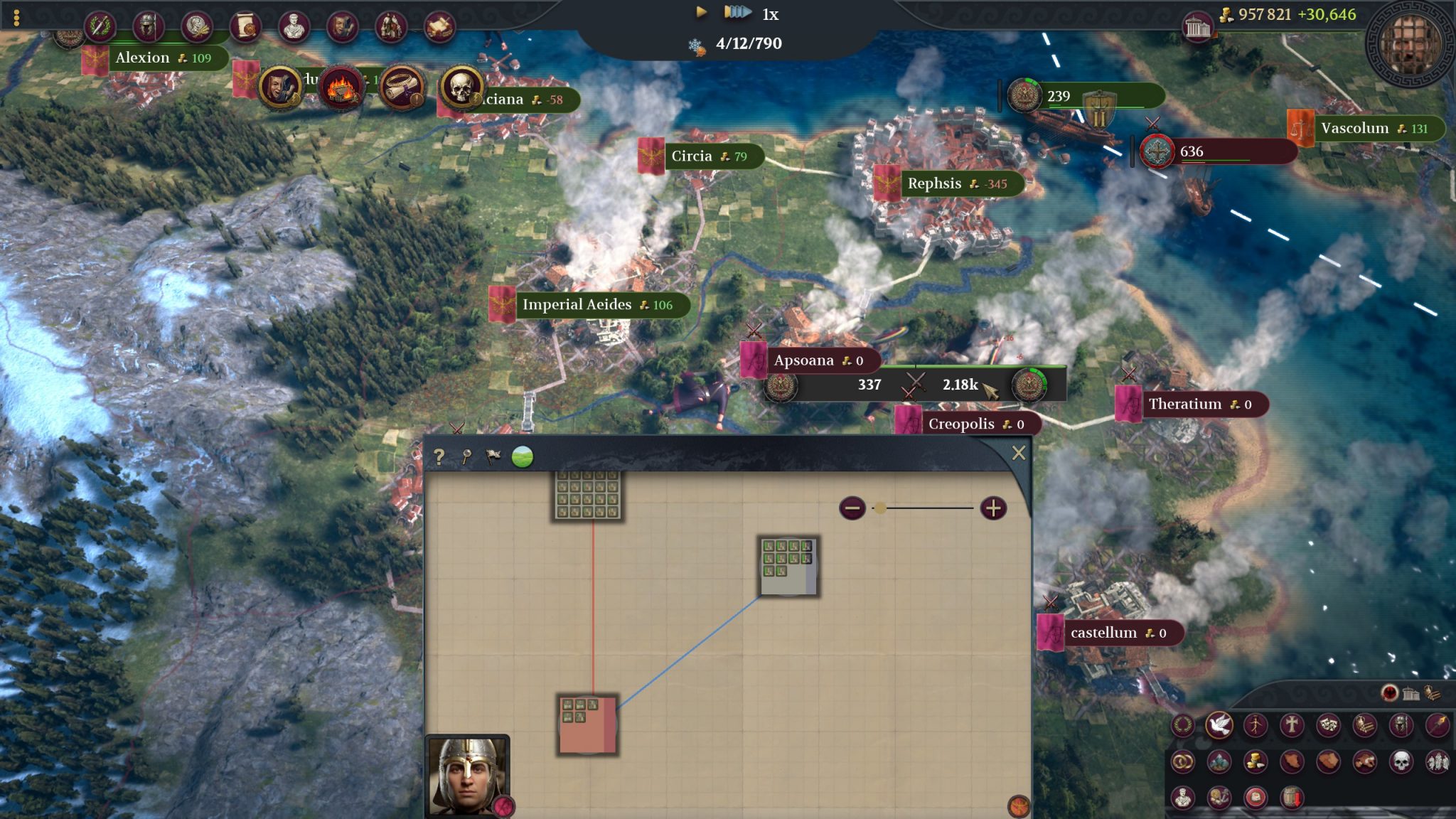Activate the white dove map mode
This screenshot has width=1456, height=819.
coord(1219,725)
